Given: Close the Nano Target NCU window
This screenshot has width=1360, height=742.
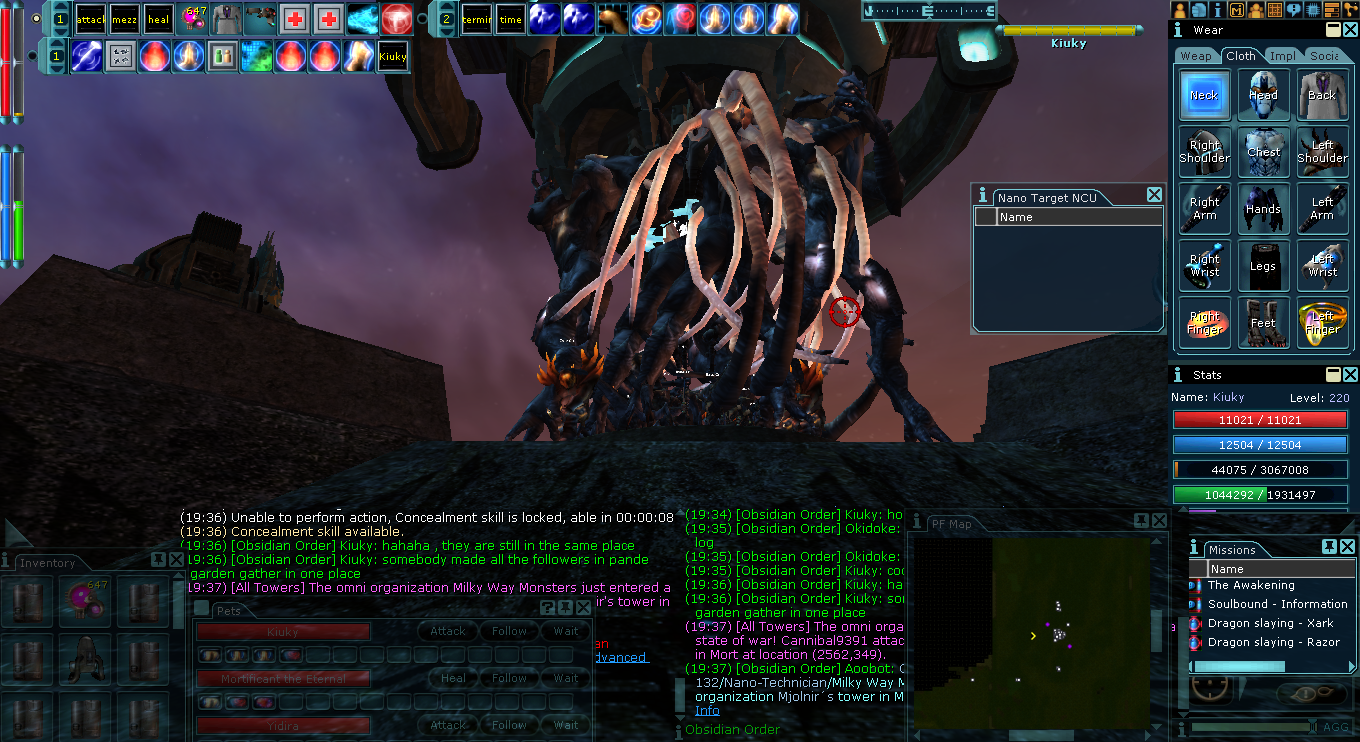Looking at the screenshot, I should pos(1154,195).
